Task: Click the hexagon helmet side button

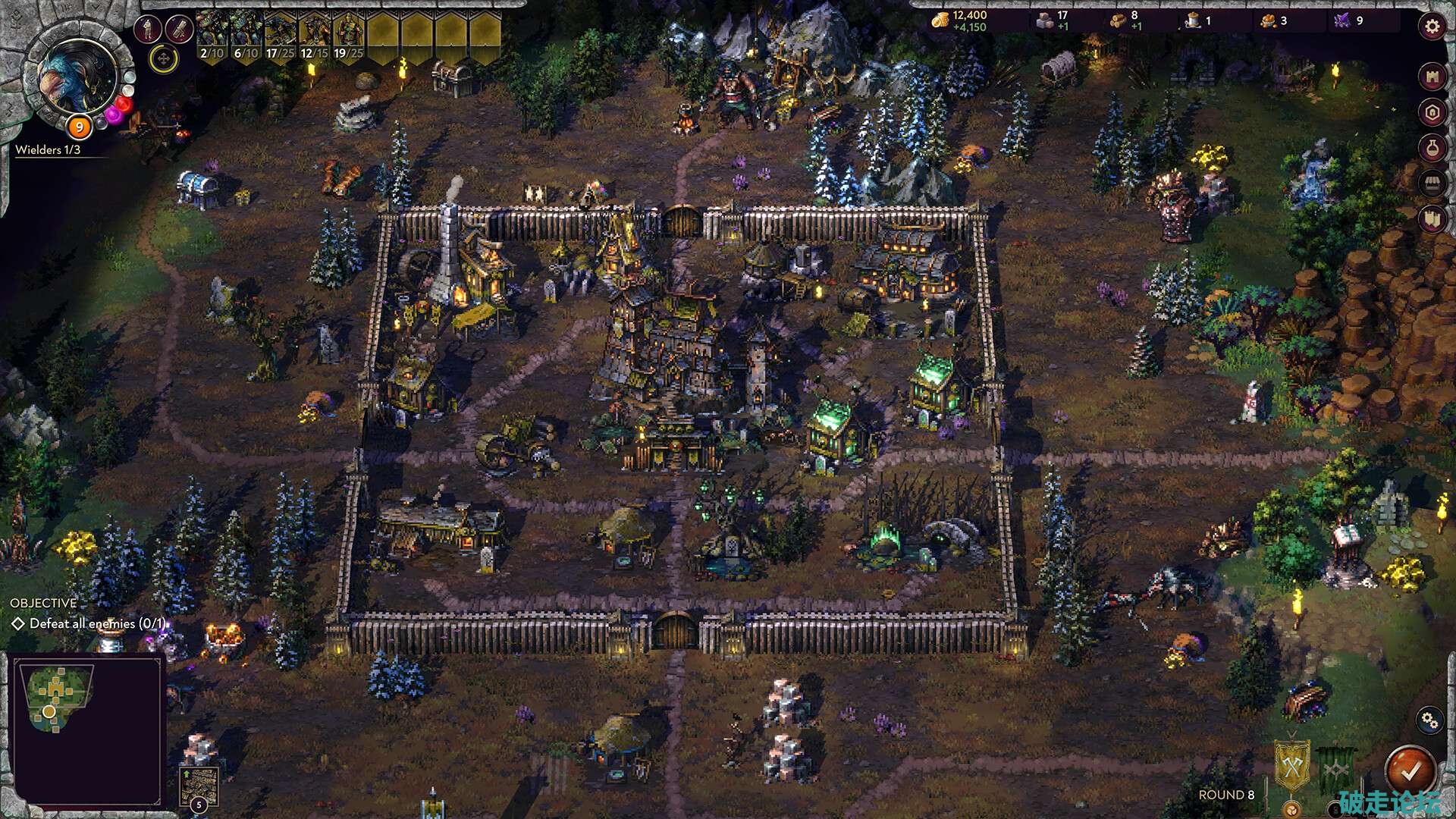Action: [1432, 113]
